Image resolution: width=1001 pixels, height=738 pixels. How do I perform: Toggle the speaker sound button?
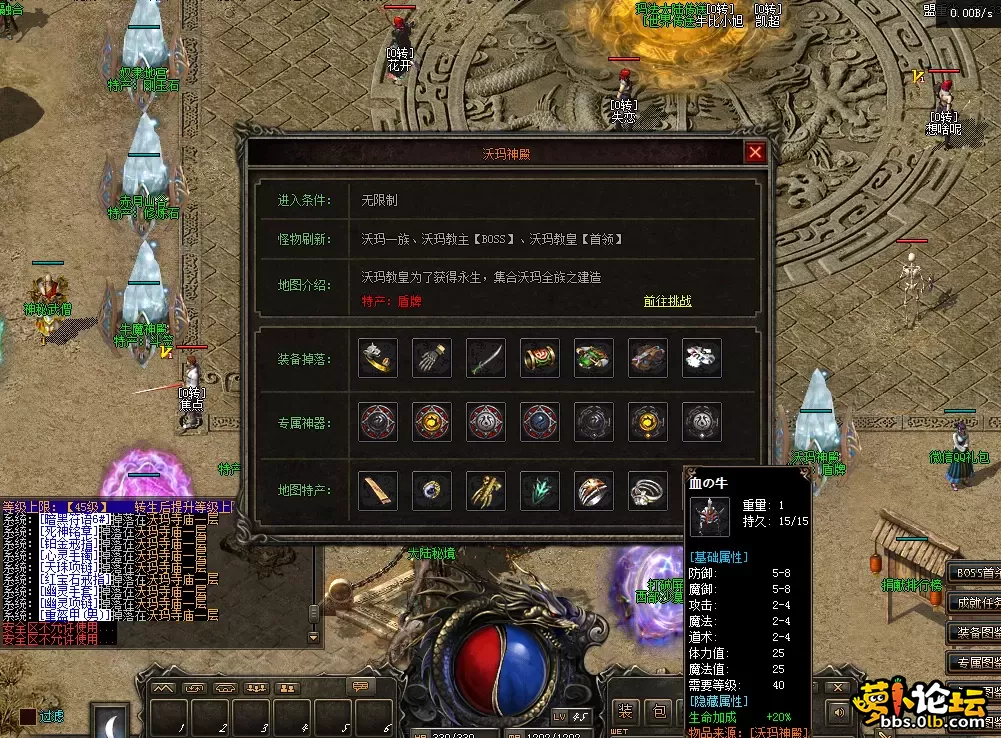[838, 711]
